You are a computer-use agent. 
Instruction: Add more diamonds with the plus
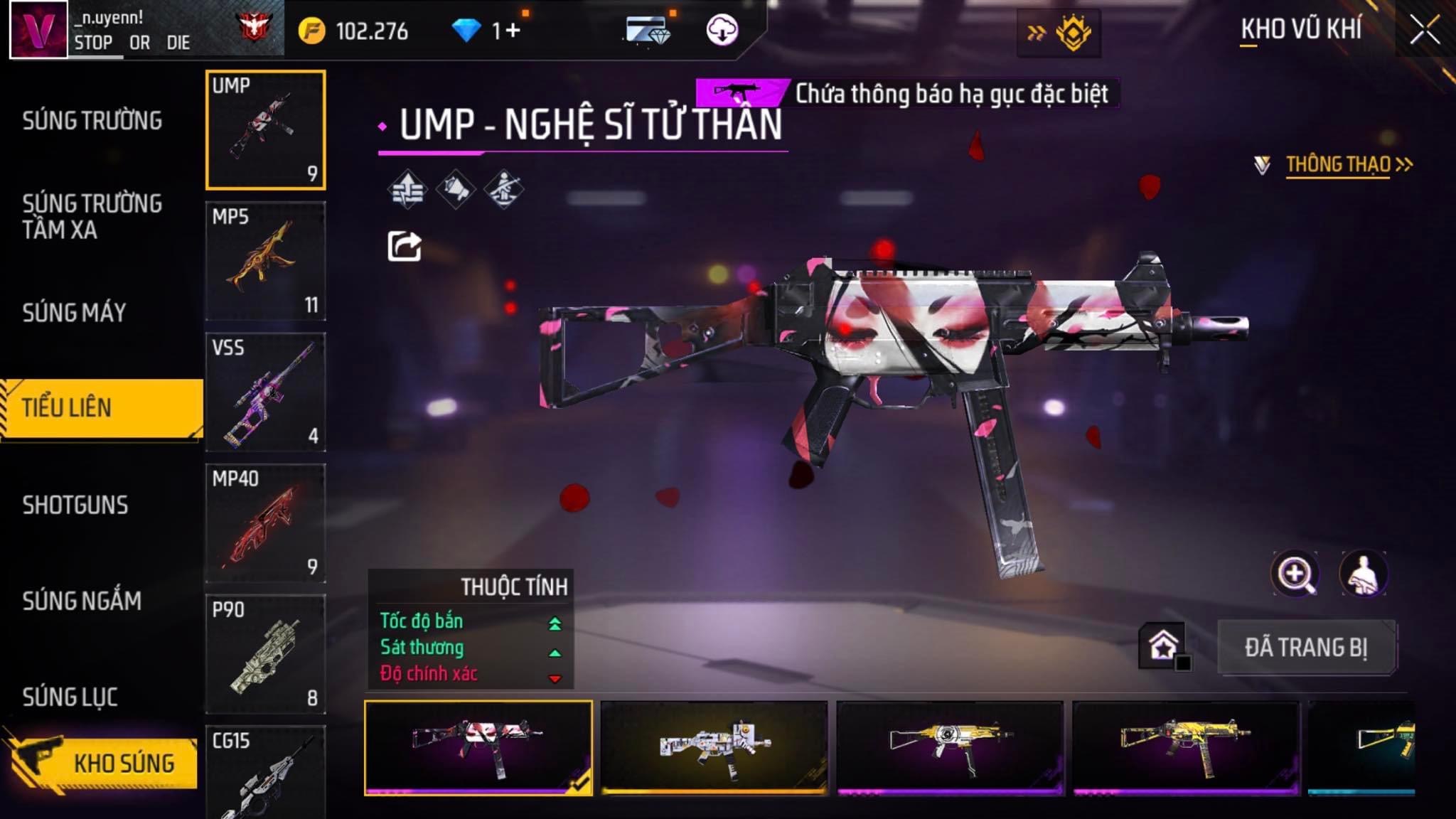point(513,31)
